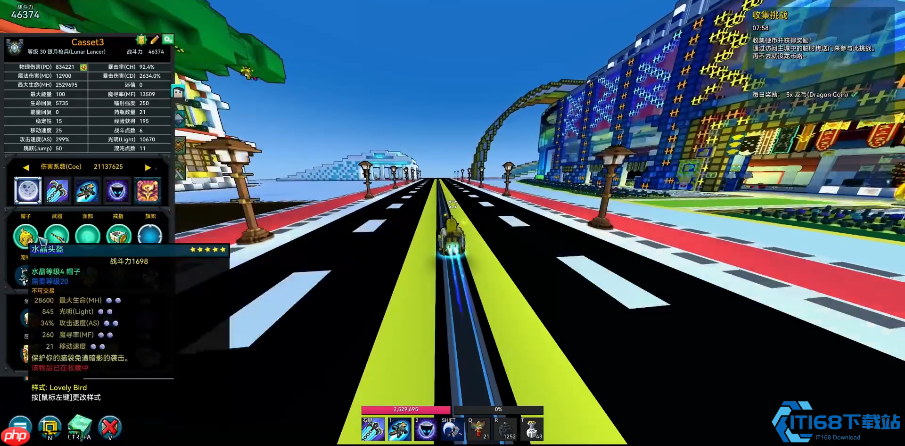Screen dimensions: 905x446
Task: Click the green gear settings icon
Action: coord(170,39)
